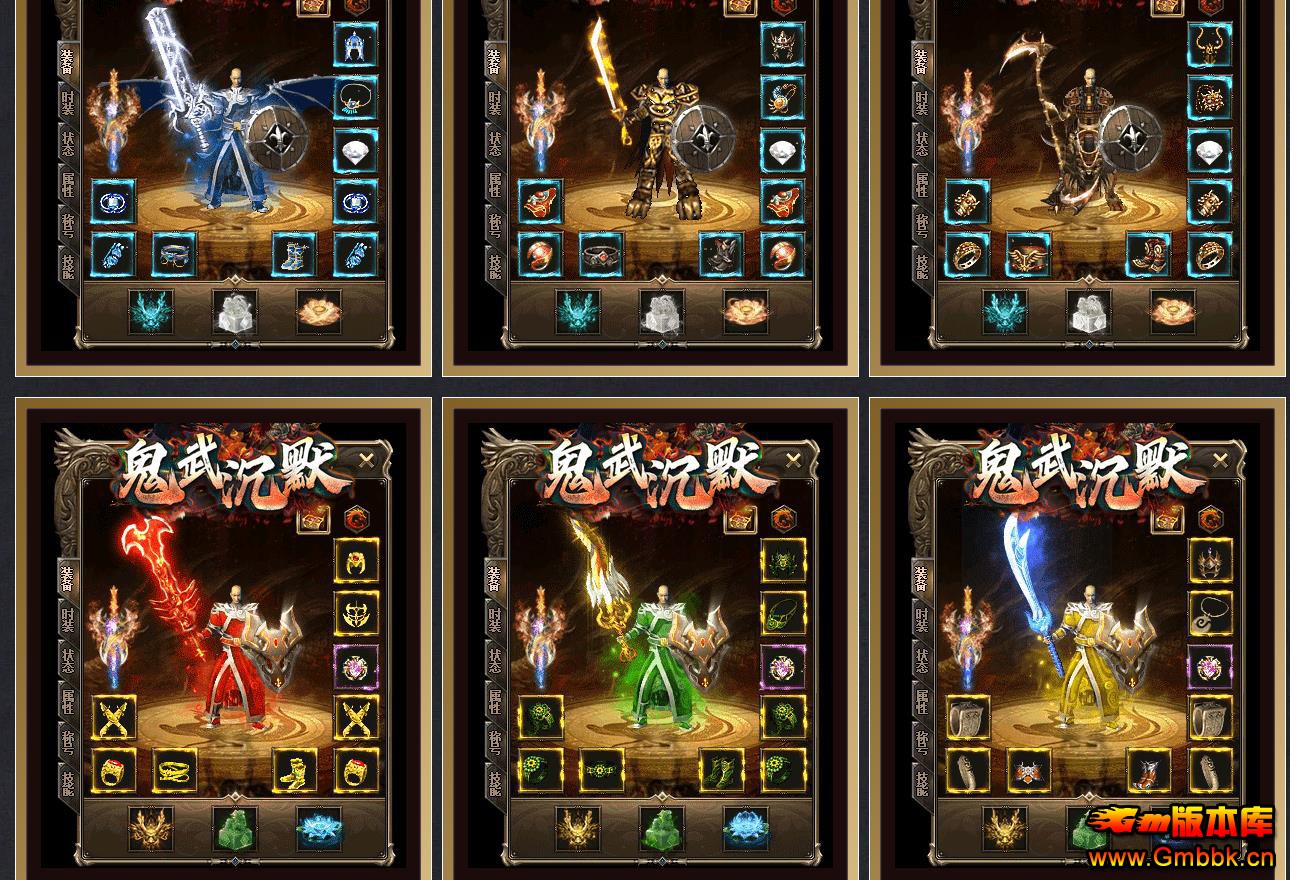Switch to 技能 tab in green-robed character panel
The image size is (1290, 880).
[x=495, y=782]
